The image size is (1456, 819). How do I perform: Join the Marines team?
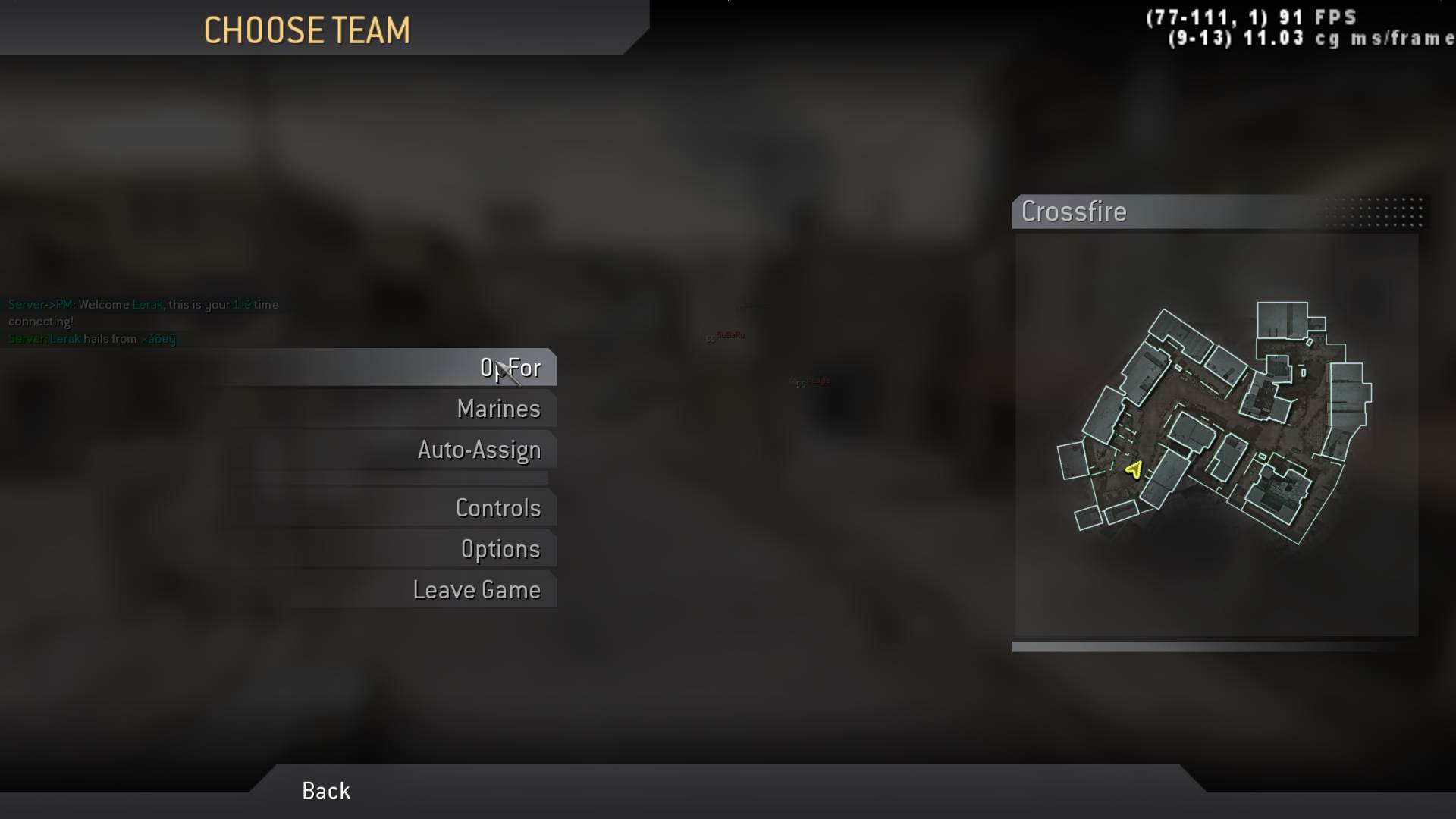498,409
